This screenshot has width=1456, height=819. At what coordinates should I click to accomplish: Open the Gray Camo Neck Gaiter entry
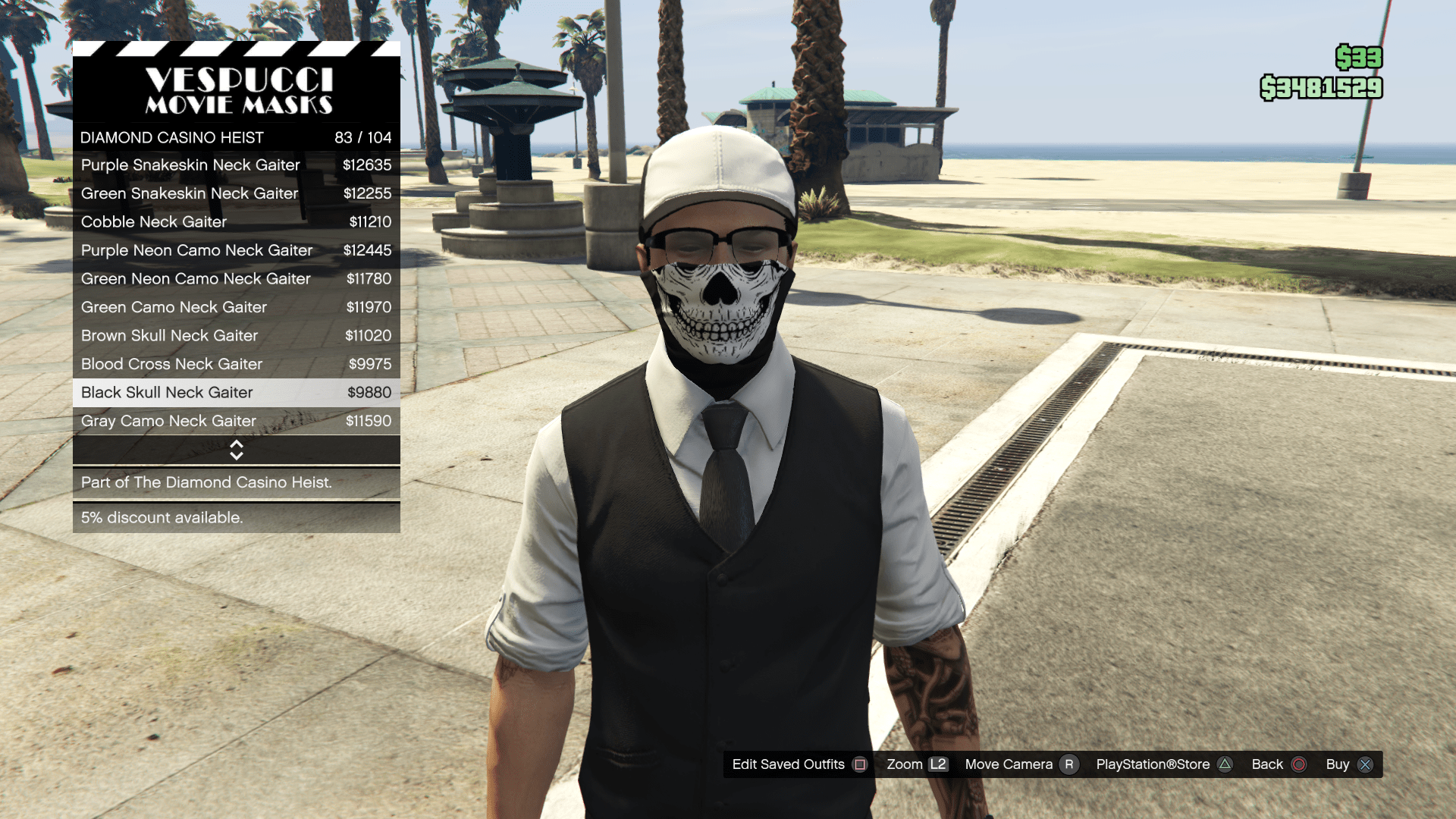[x=236, y=421]
